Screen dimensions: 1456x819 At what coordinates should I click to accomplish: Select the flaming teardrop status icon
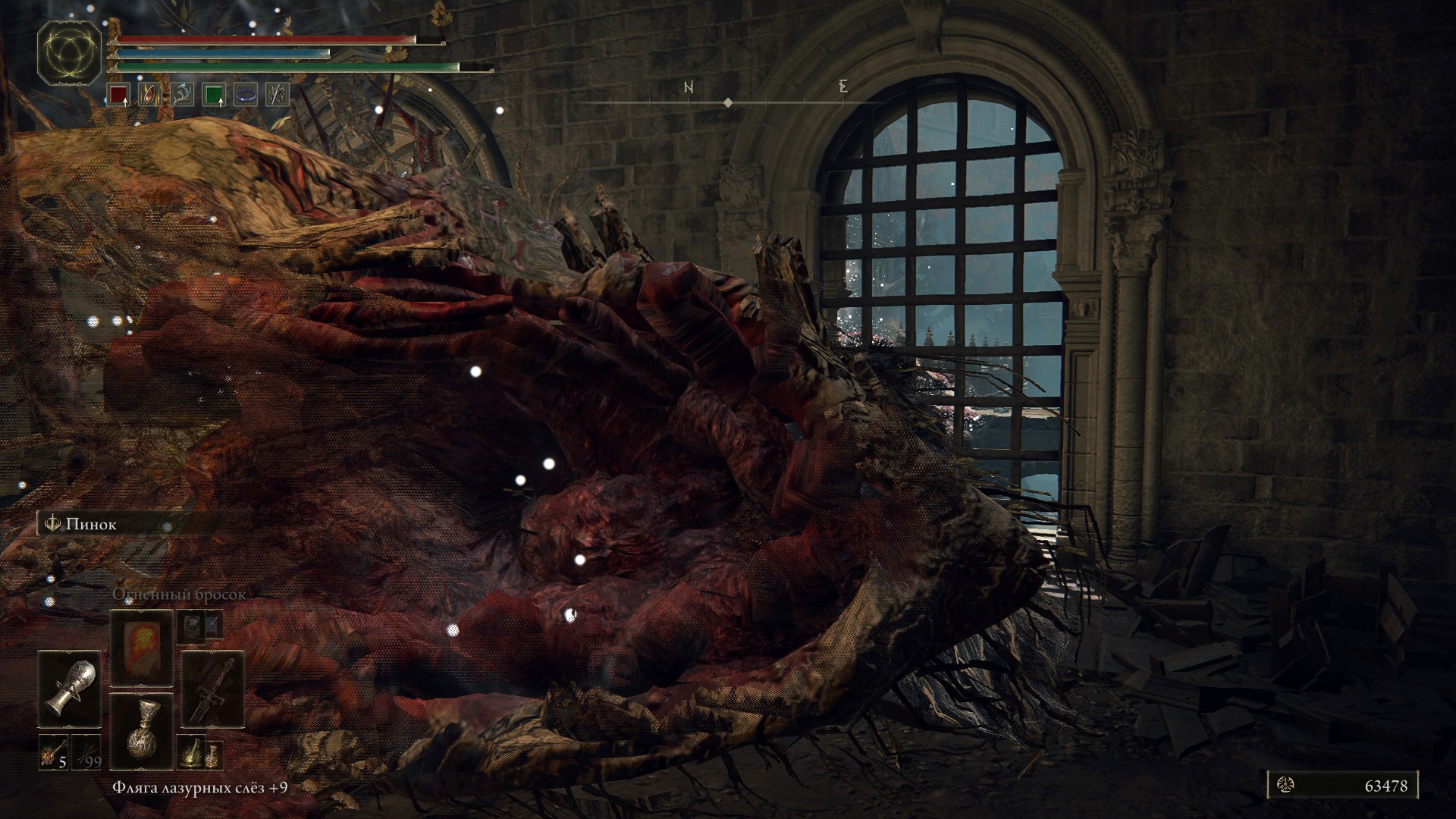151,95
